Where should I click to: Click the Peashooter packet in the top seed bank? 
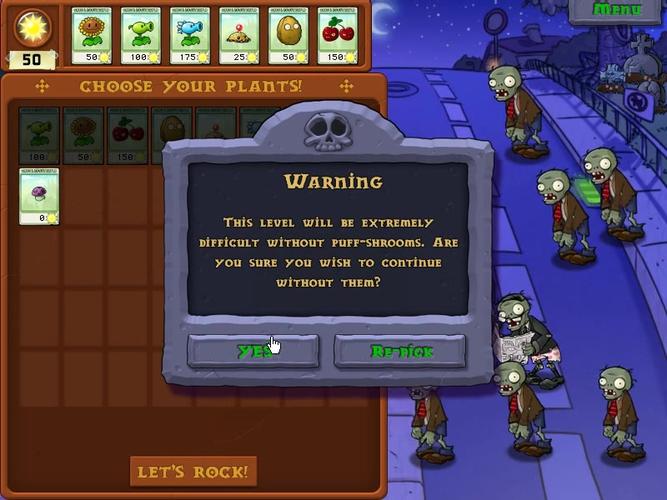point(141,37)
